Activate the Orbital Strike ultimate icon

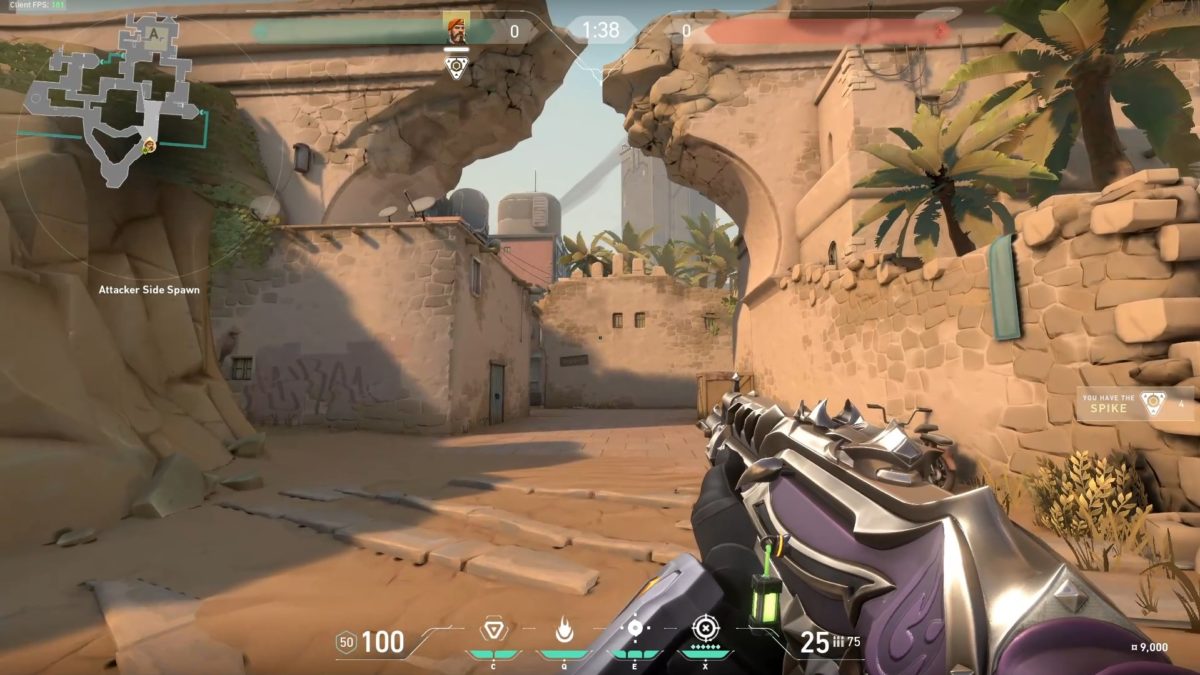(705, 628)
